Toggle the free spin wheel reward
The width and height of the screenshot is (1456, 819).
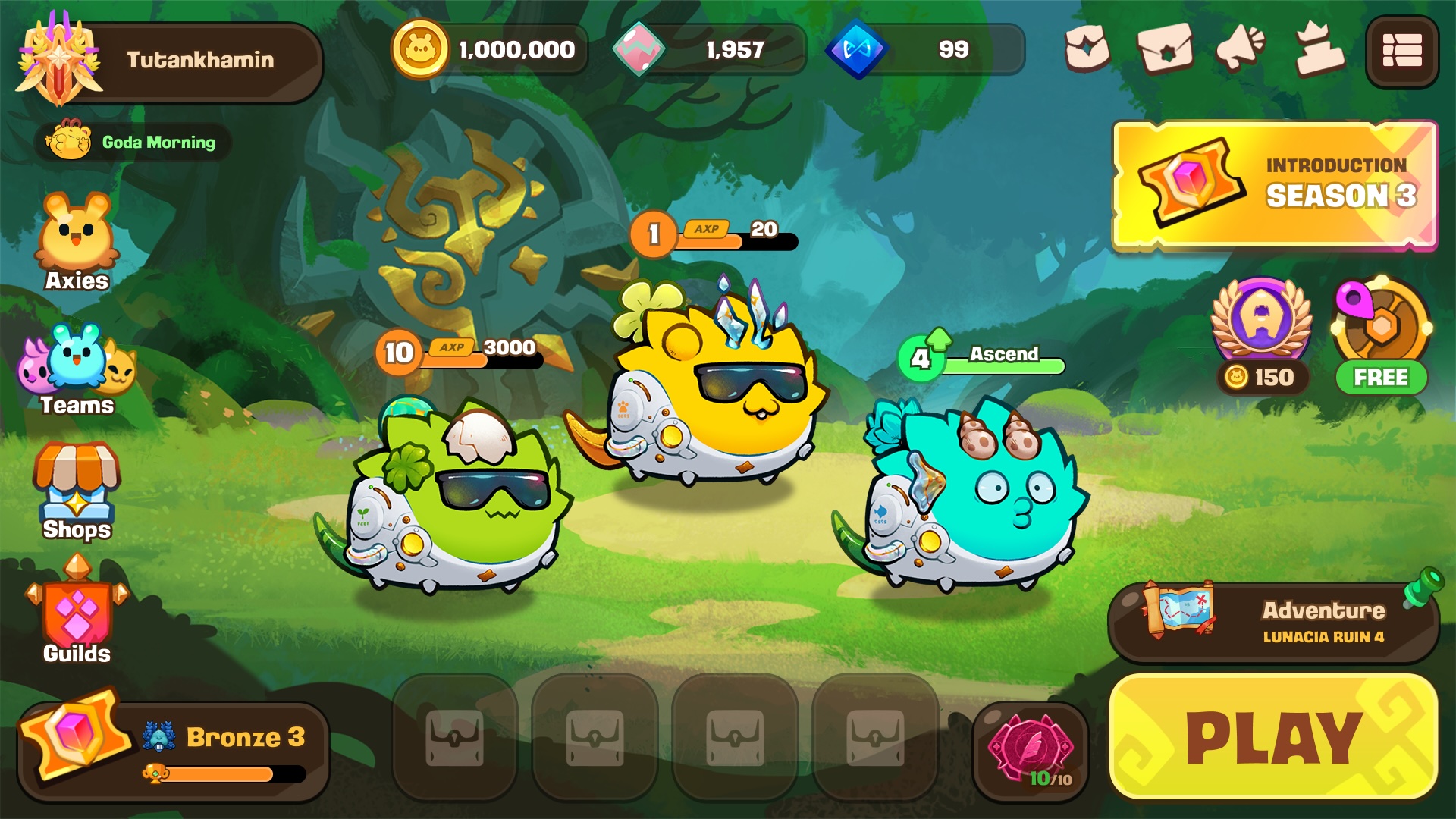coord(1382,341)
